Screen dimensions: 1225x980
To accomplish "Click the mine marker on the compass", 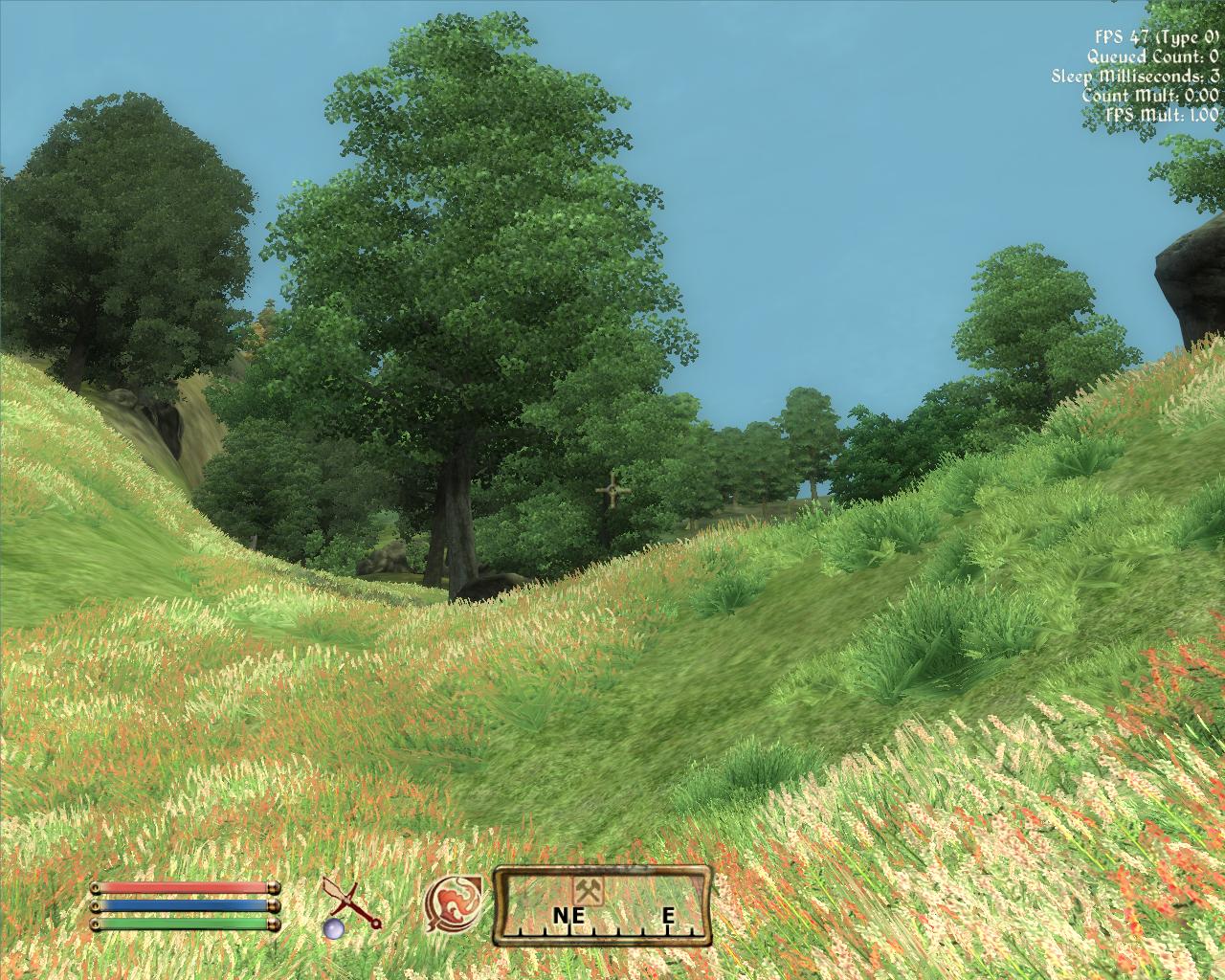I will pos(586,890).
